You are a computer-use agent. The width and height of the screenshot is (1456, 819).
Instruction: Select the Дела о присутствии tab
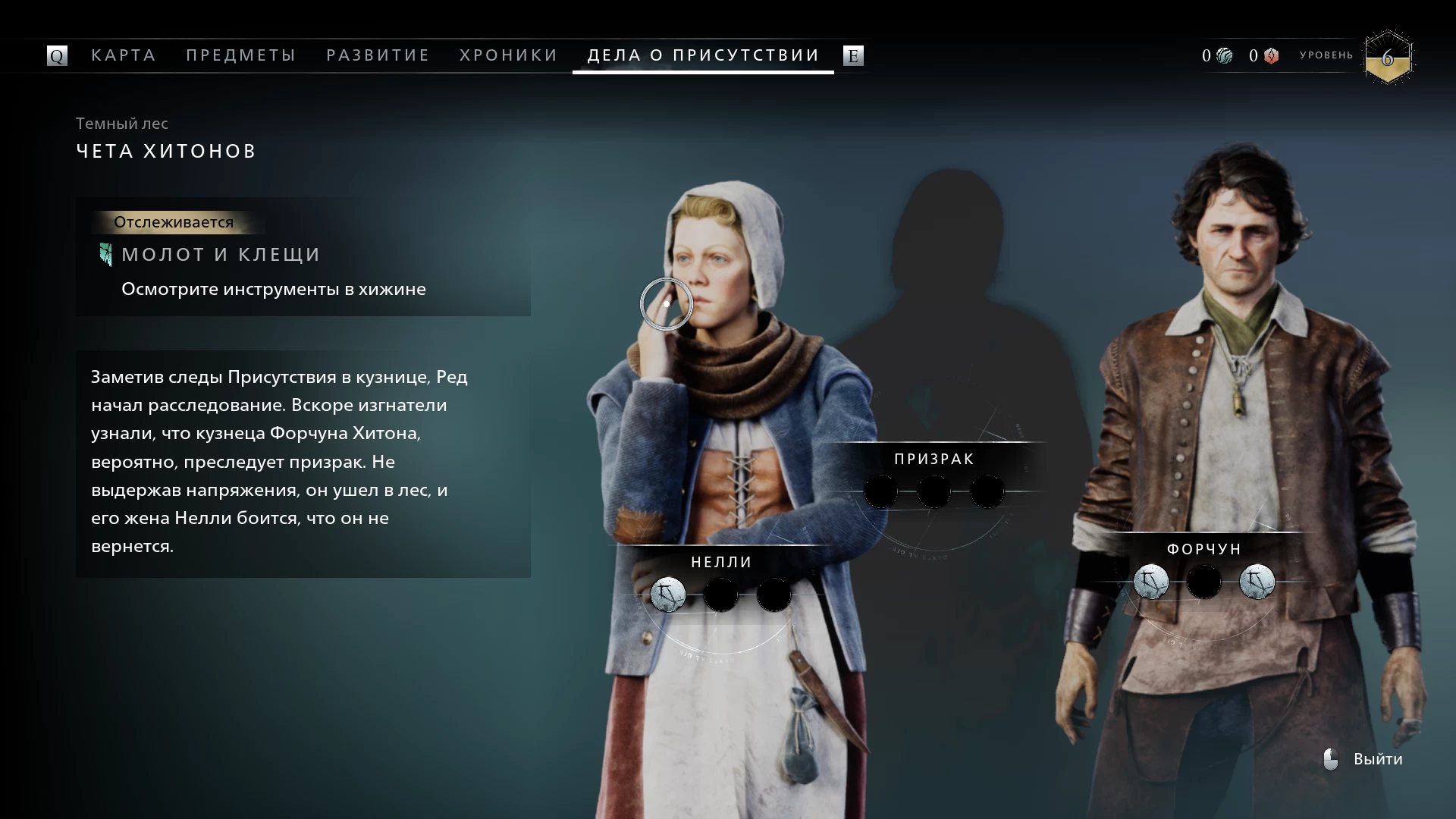[x=703, y=55]
